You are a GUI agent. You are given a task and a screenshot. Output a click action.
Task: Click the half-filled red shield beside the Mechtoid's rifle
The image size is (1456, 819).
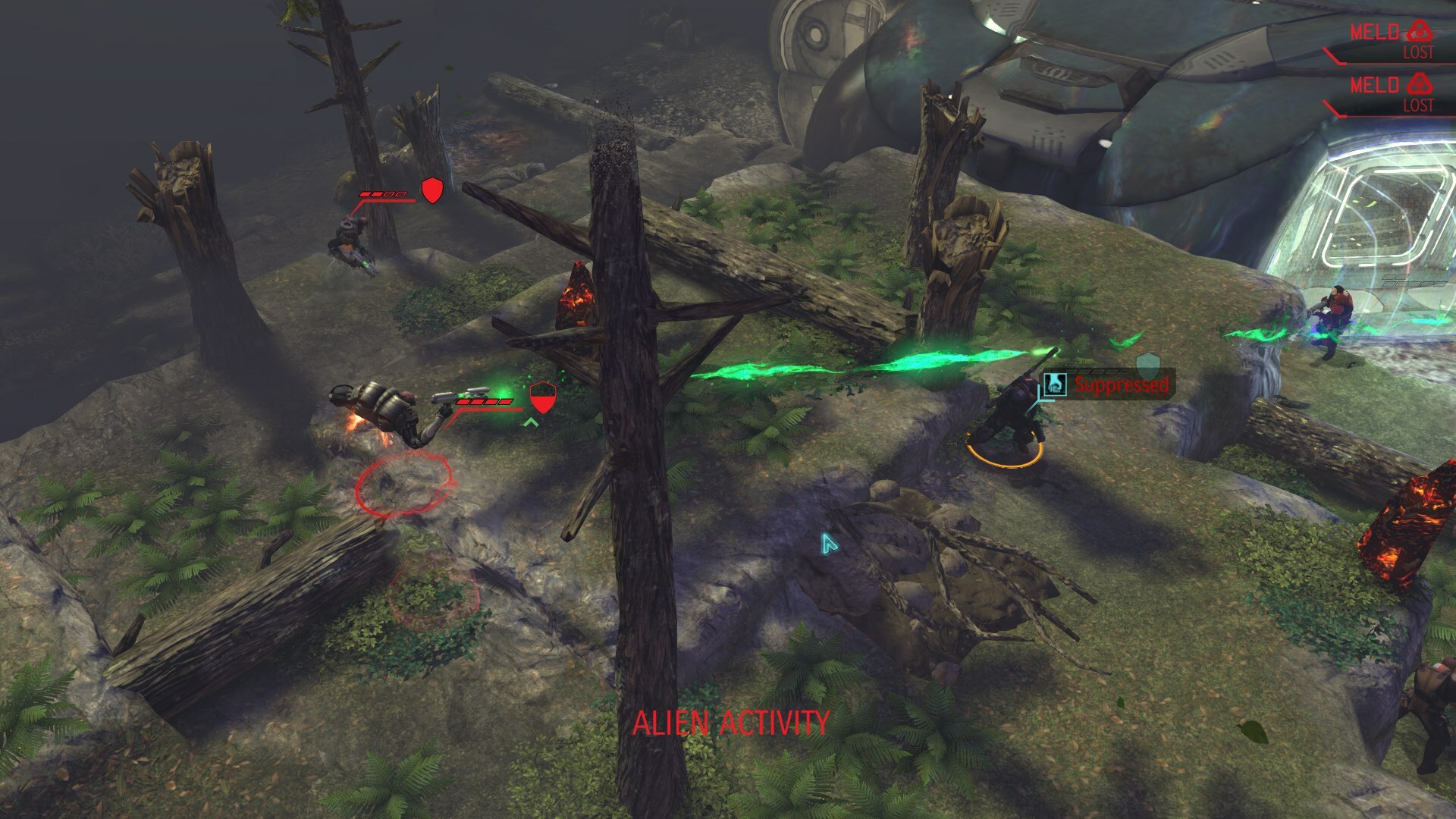544,396
